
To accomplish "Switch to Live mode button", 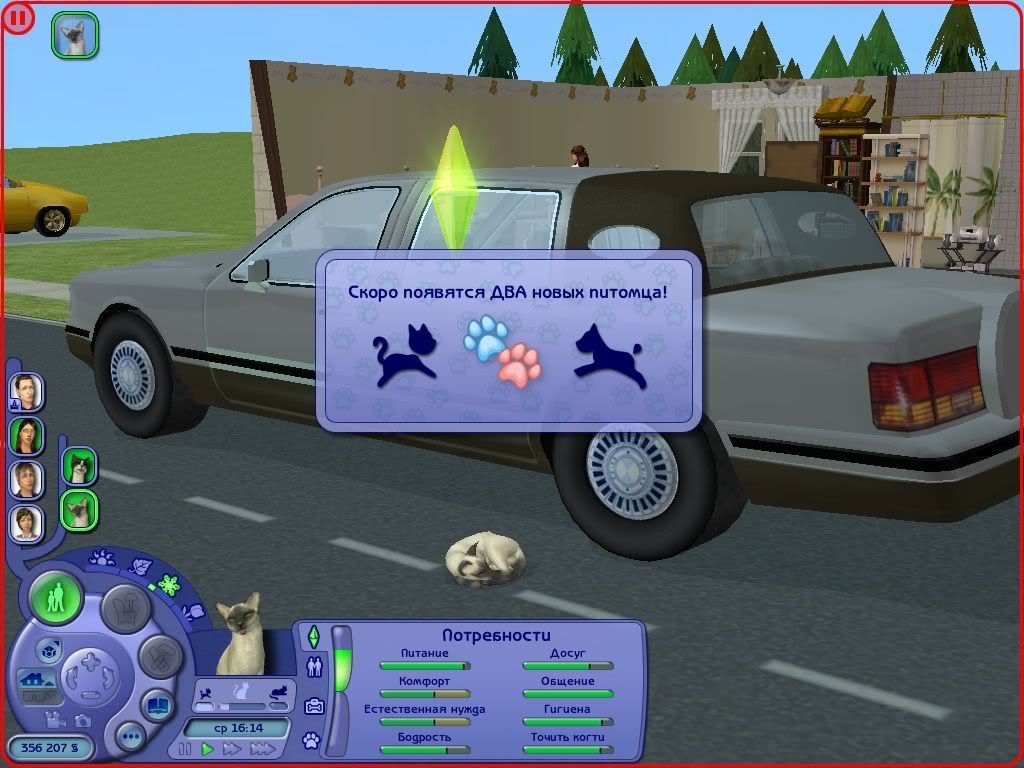I will [55, 599].
